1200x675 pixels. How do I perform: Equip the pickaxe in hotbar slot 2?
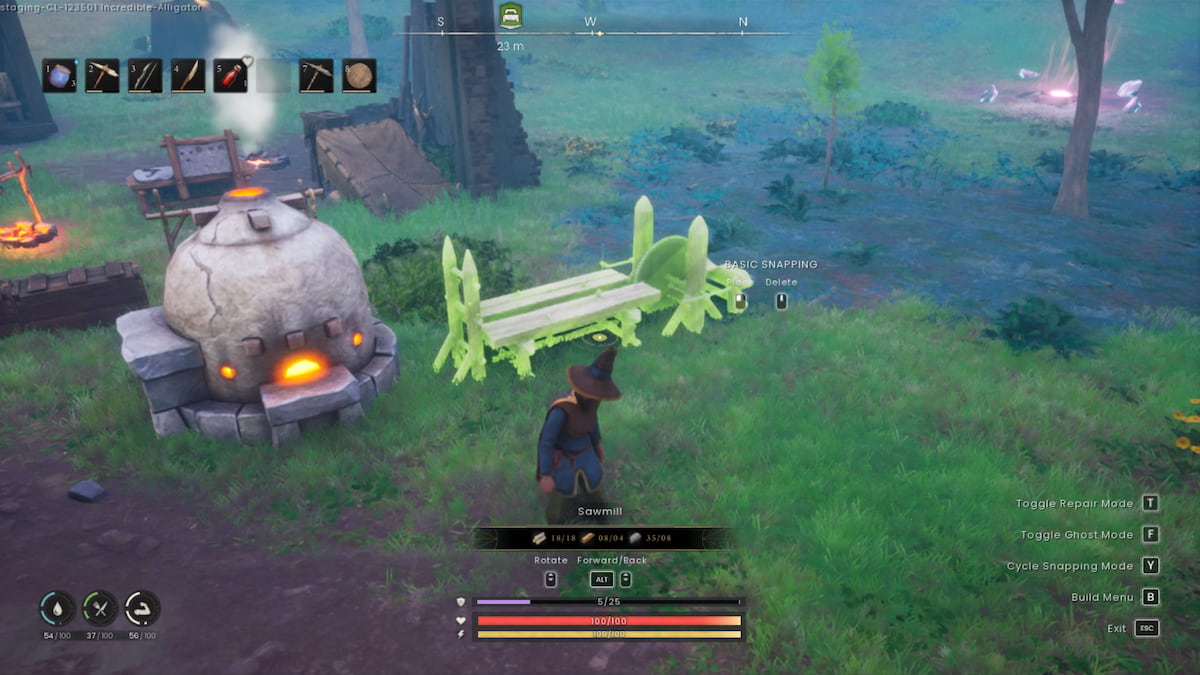pos(102,76)
